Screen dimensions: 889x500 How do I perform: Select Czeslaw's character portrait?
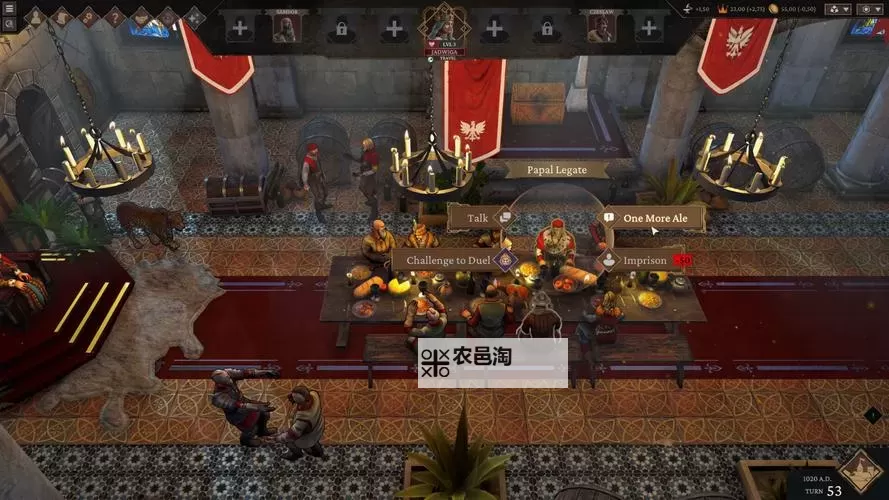pyautogui.click(x=600, y=28)
